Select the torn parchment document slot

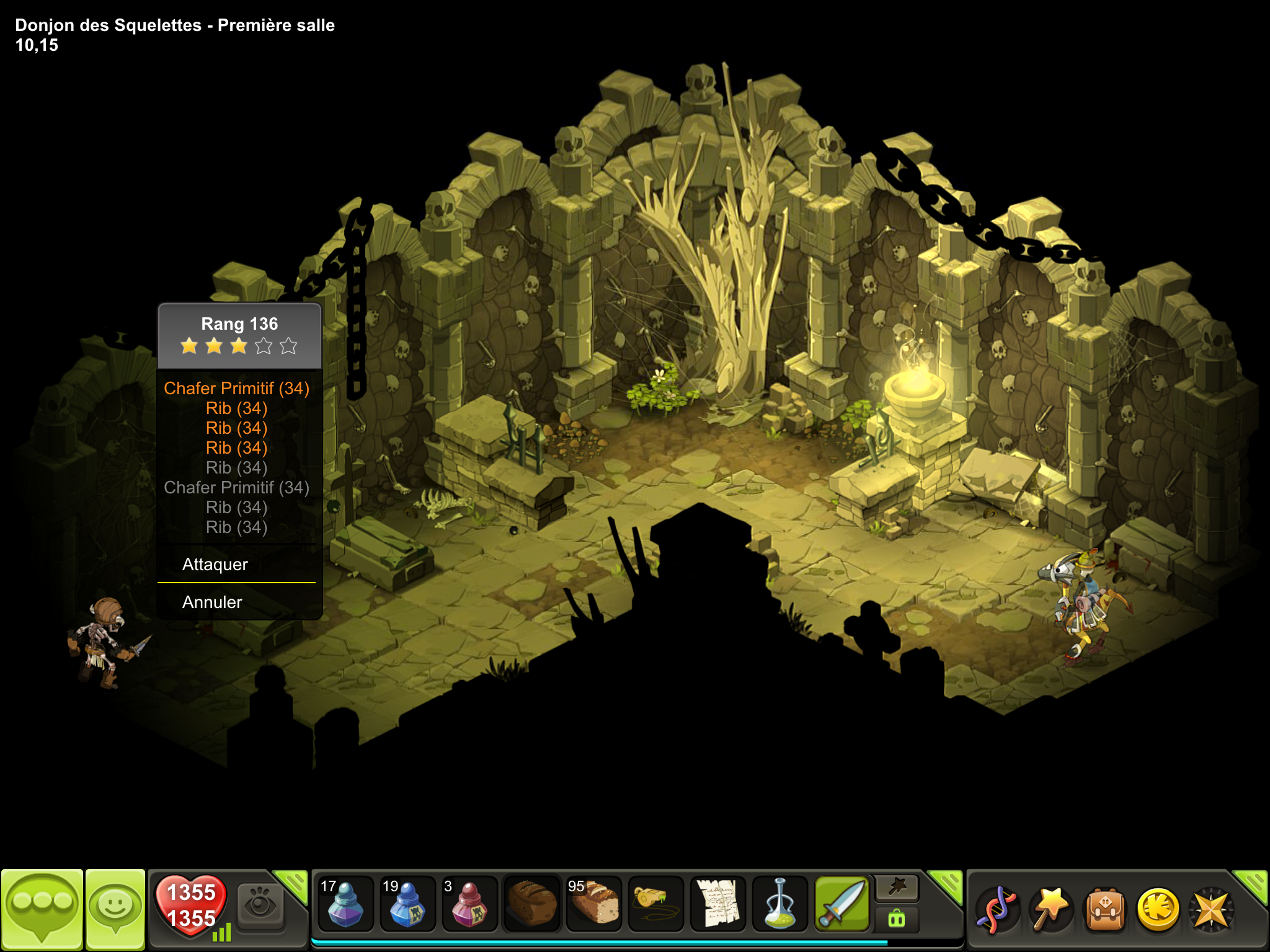pyautogui.click(x=717, y=904)
